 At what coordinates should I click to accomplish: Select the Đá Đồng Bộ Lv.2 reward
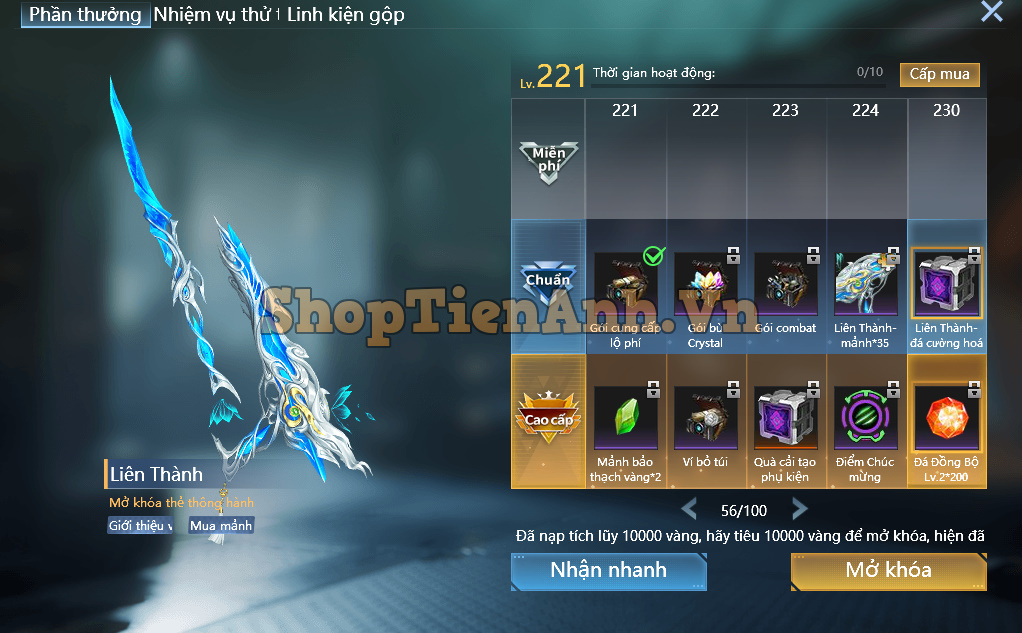click(x=946, y=420)
